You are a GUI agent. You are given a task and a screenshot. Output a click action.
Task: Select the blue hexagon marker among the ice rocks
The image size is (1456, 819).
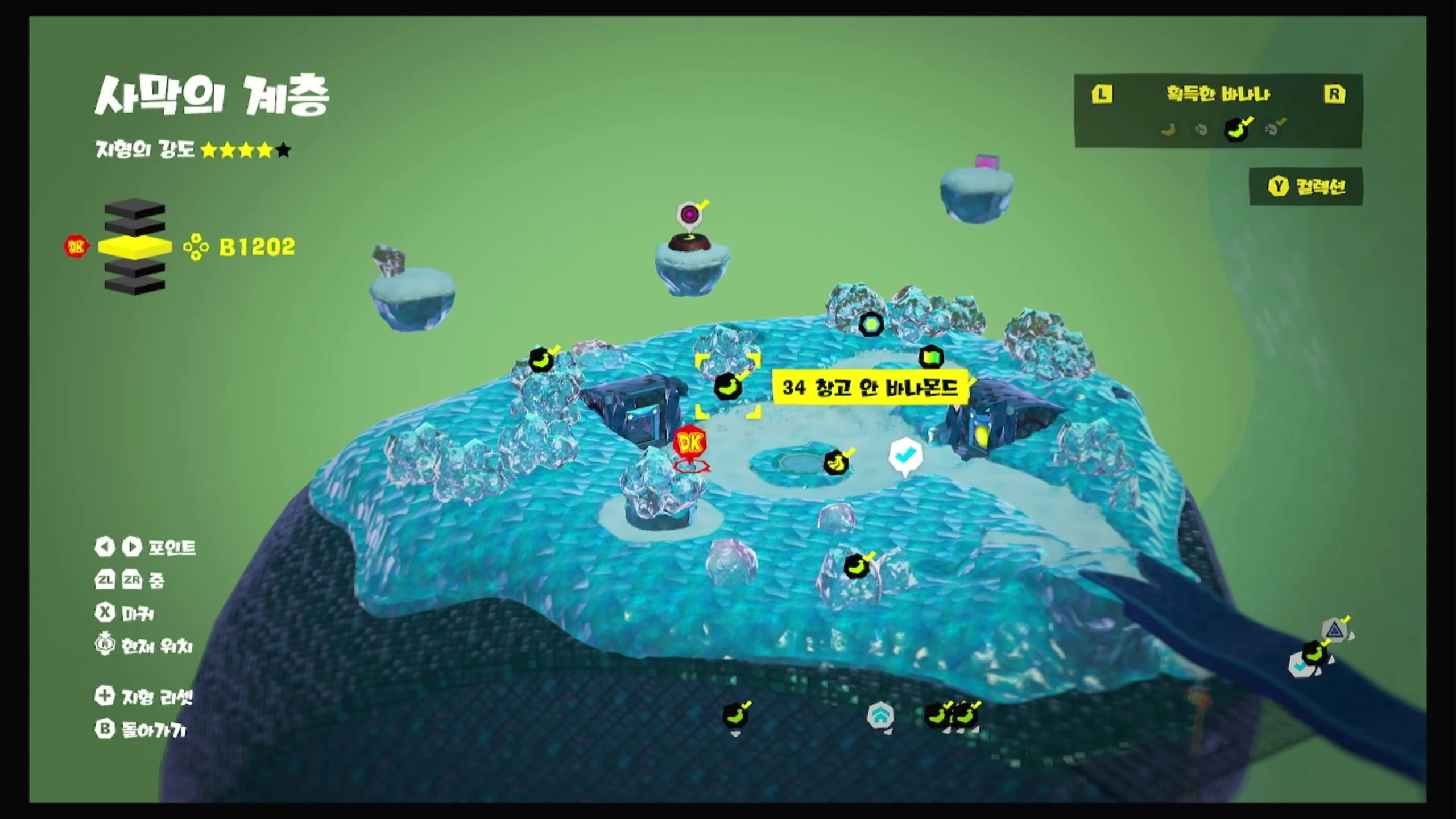click(871, 325)
